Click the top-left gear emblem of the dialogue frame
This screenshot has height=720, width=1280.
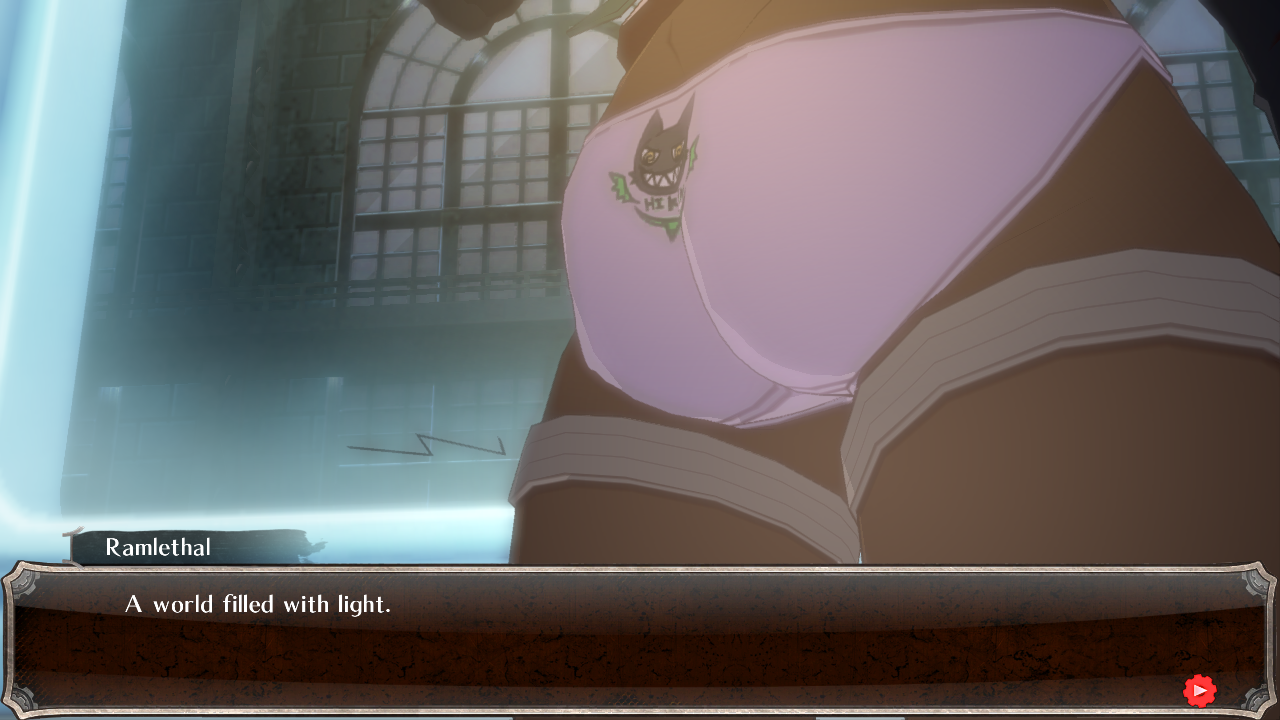[22, 585]
